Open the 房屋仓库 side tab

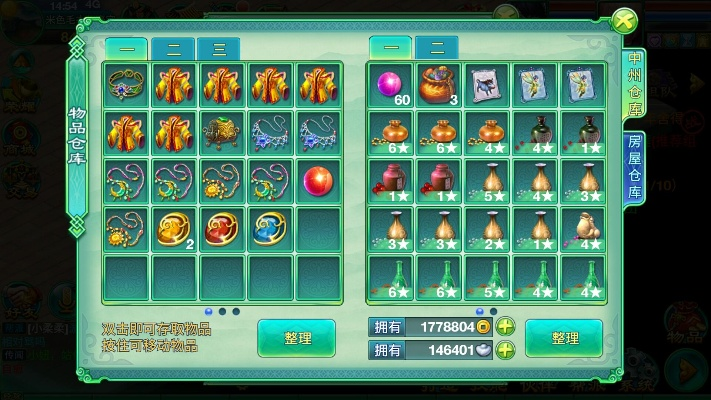coord(633,166)
